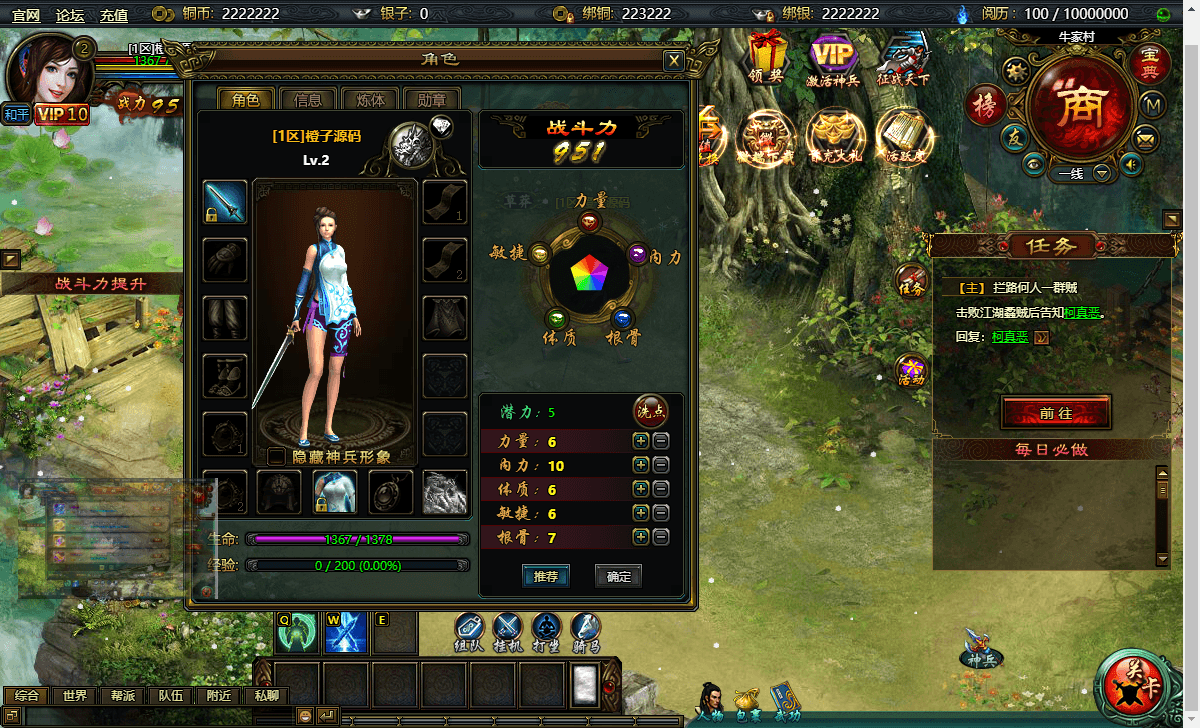Increase 力量 with the plus button
The width and height of the screenshot is (1200, 728).
[641, 441]
